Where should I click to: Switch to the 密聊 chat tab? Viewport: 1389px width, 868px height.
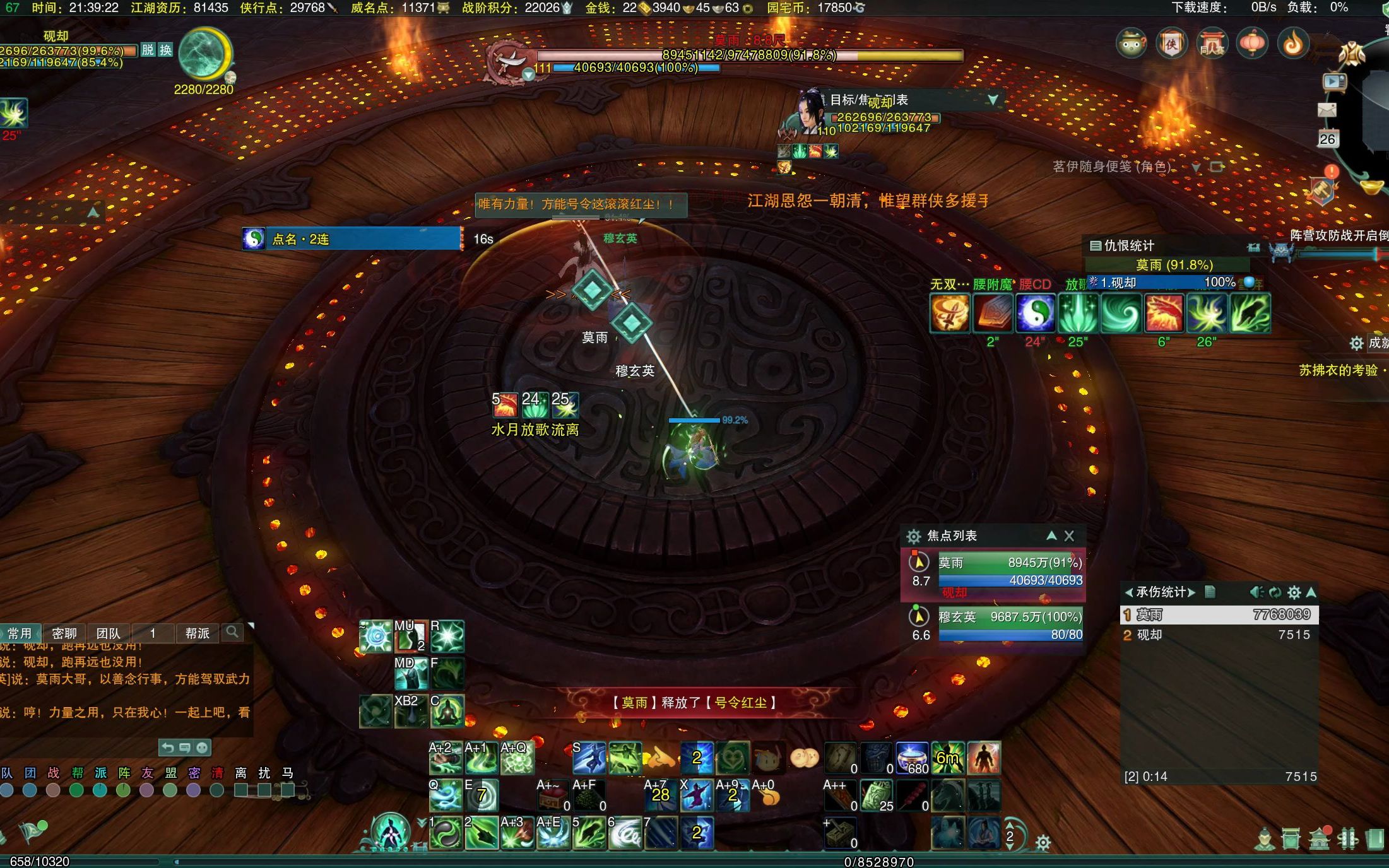point(64,633)
